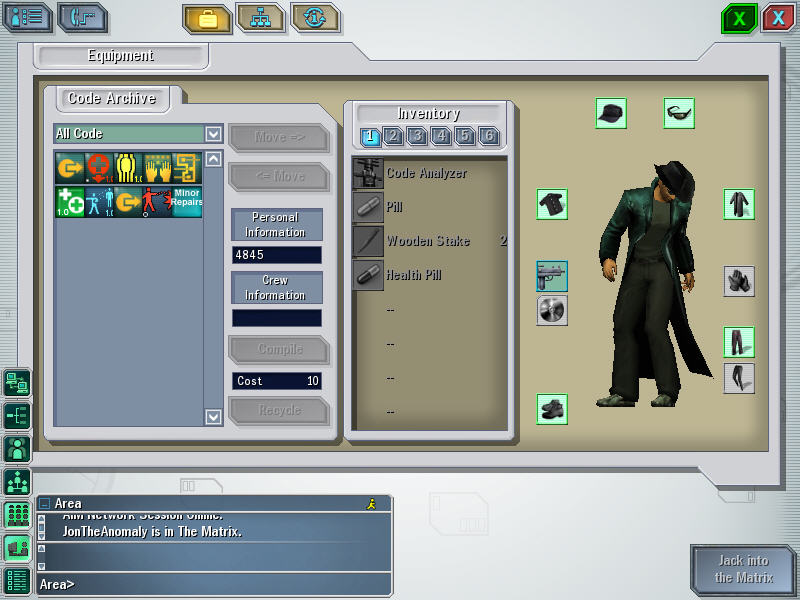Confirm with the green X button

pyautogui.click(x=739, y=18)
